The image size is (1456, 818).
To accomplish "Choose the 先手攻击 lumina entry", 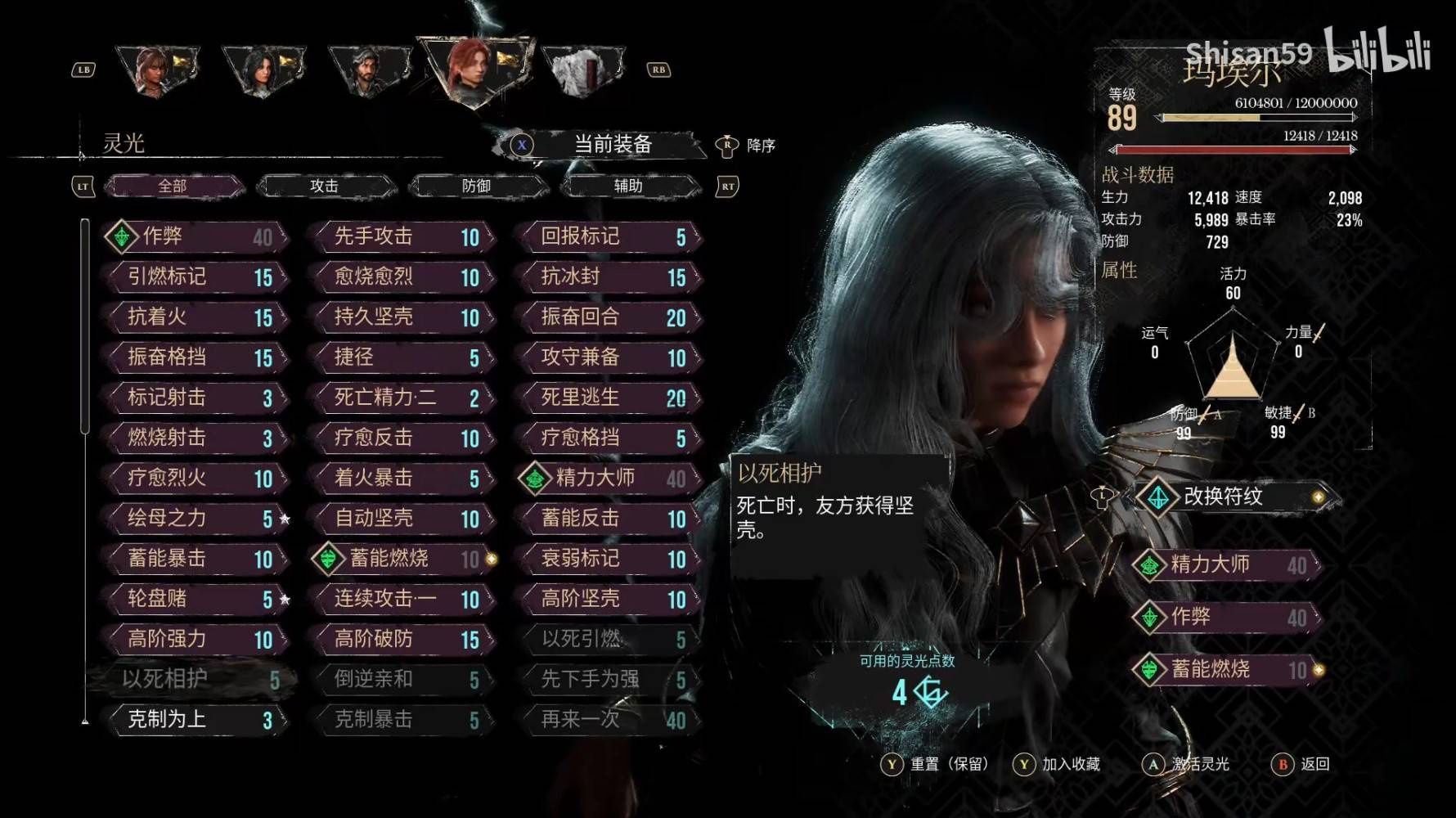I will point(403,236).
